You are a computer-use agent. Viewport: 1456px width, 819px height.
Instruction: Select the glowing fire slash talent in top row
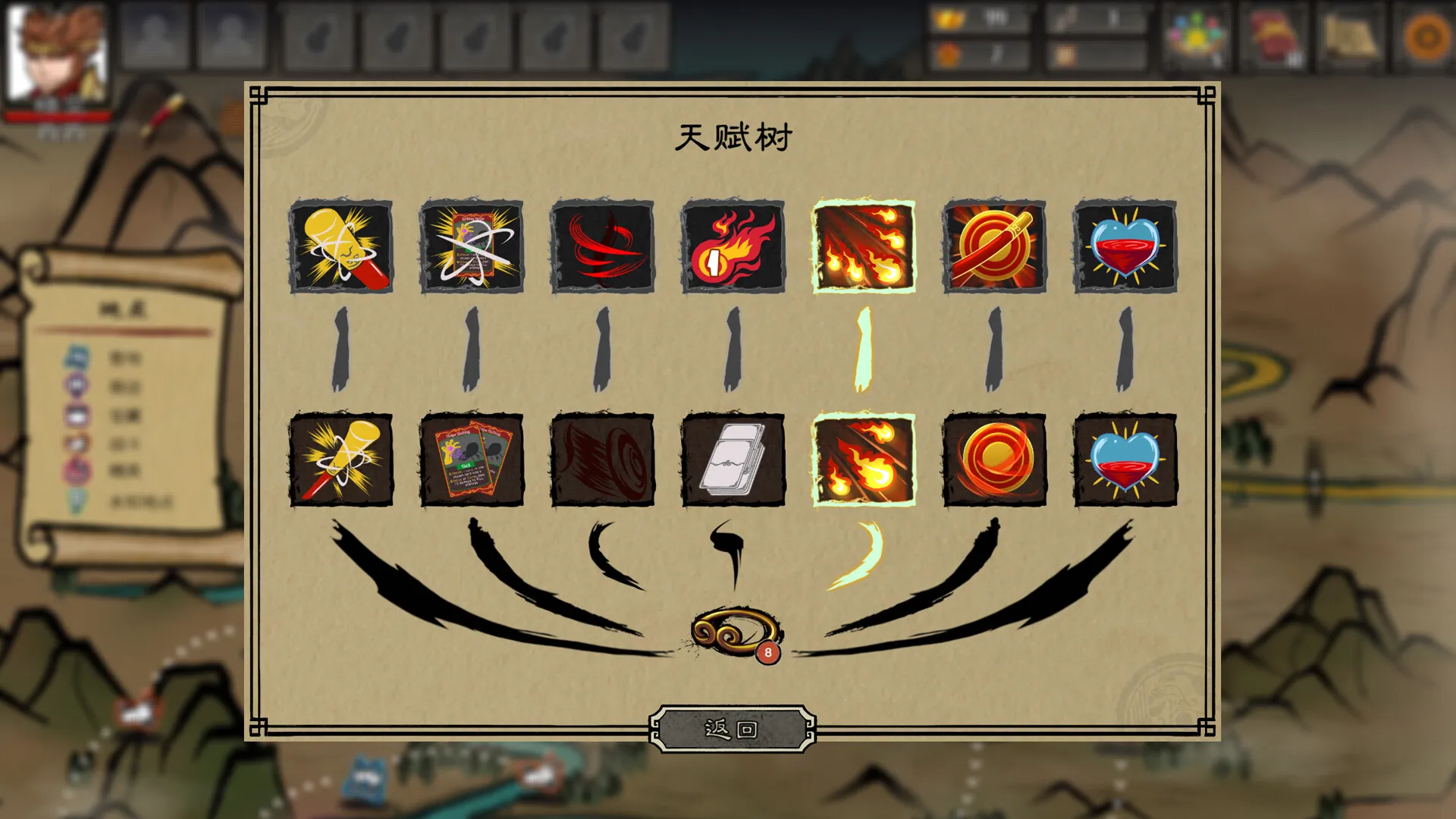[865, 246]
